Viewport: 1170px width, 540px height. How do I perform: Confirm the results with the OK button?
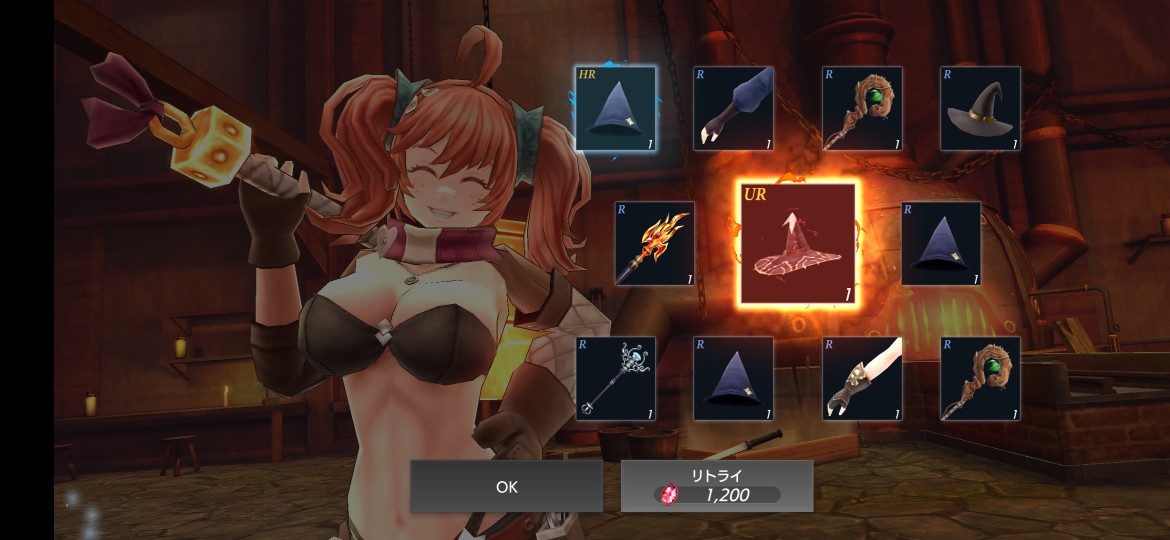(x=506, y=487)
